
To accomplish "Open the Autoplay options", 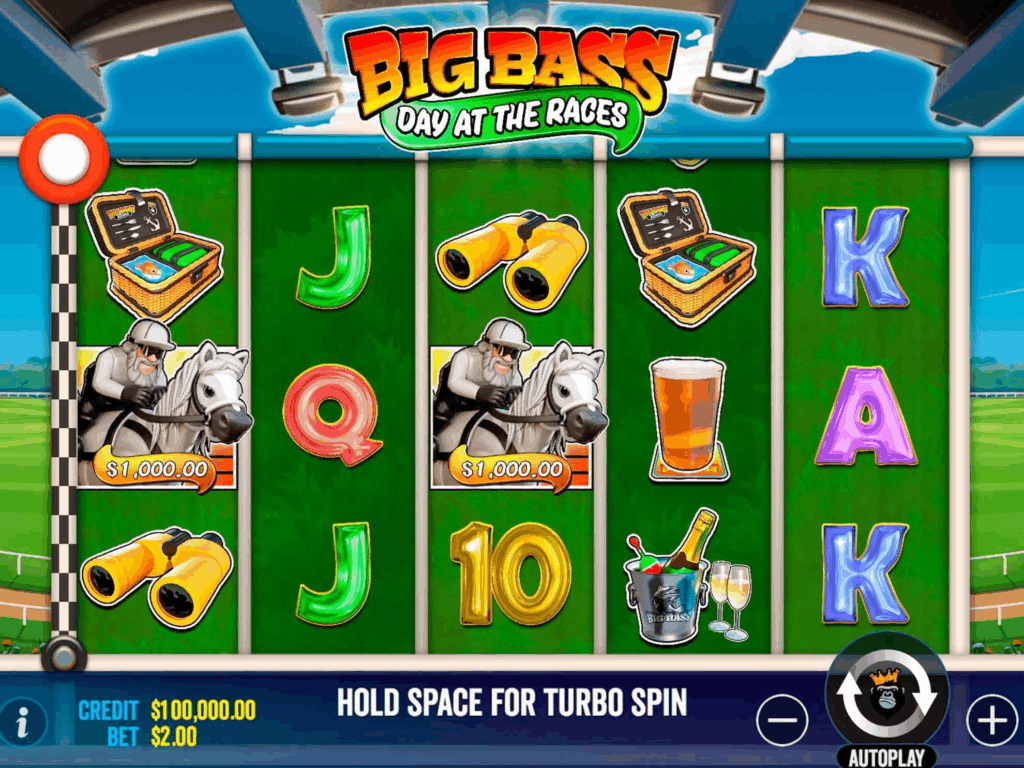I will pyautogui.click(x=886, y=756).
